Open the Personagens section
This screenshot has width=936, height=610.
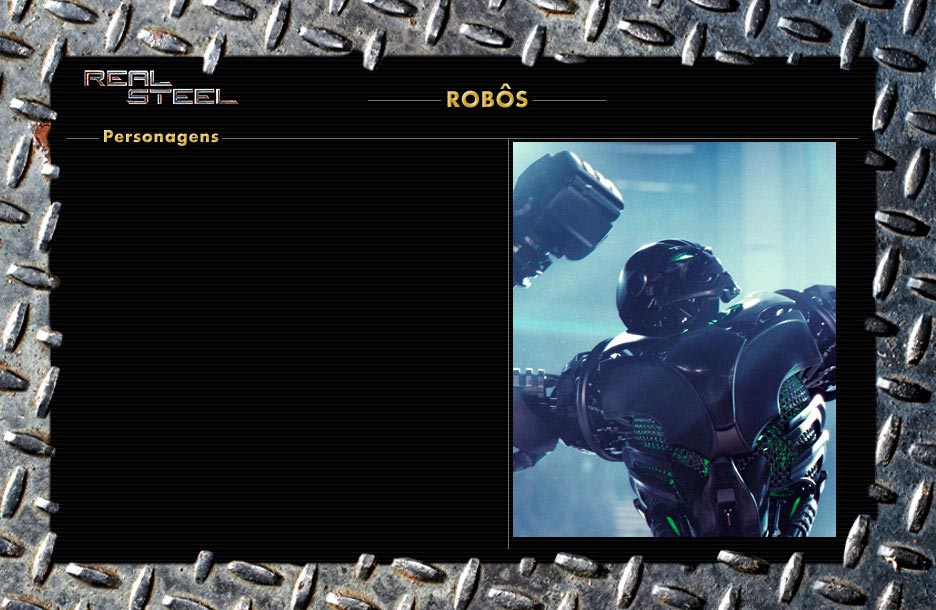[160, 137]
